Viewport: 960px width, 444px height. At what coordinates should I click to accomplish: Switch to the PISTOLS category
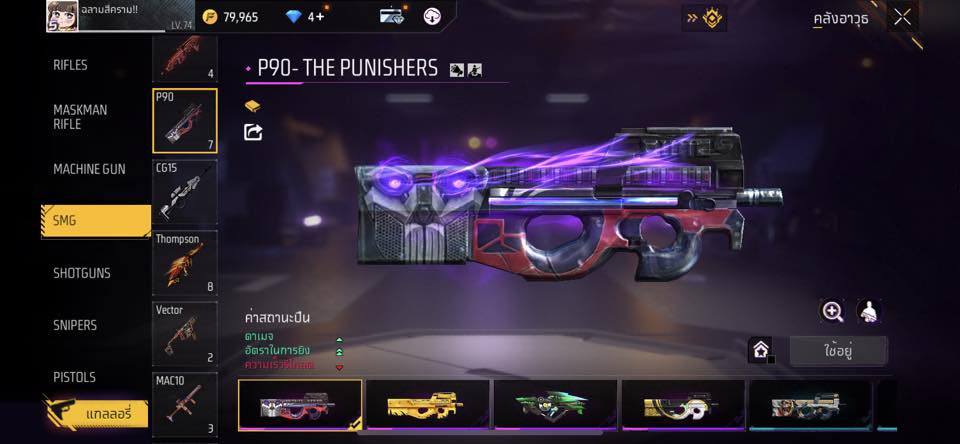click(x=74, y=377)
